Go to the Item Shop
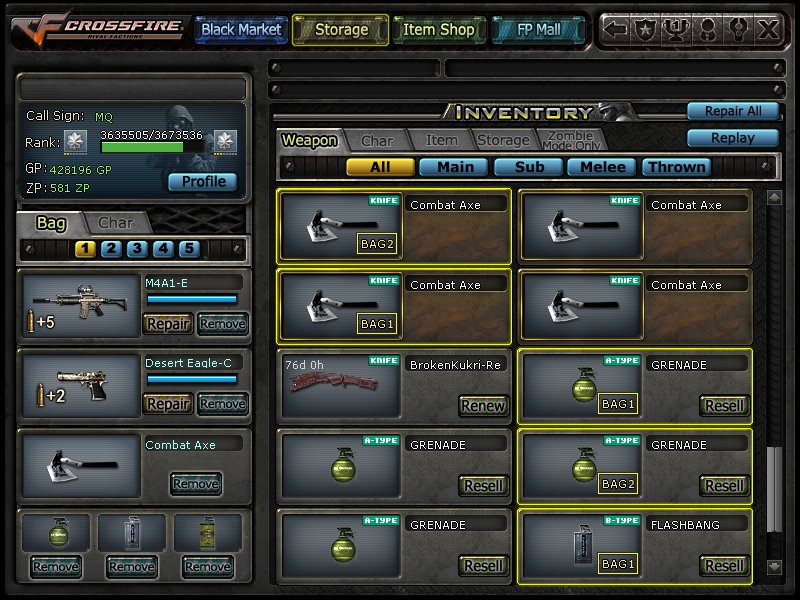The width and height of the screenshot is (800, 600). [438, 30]
